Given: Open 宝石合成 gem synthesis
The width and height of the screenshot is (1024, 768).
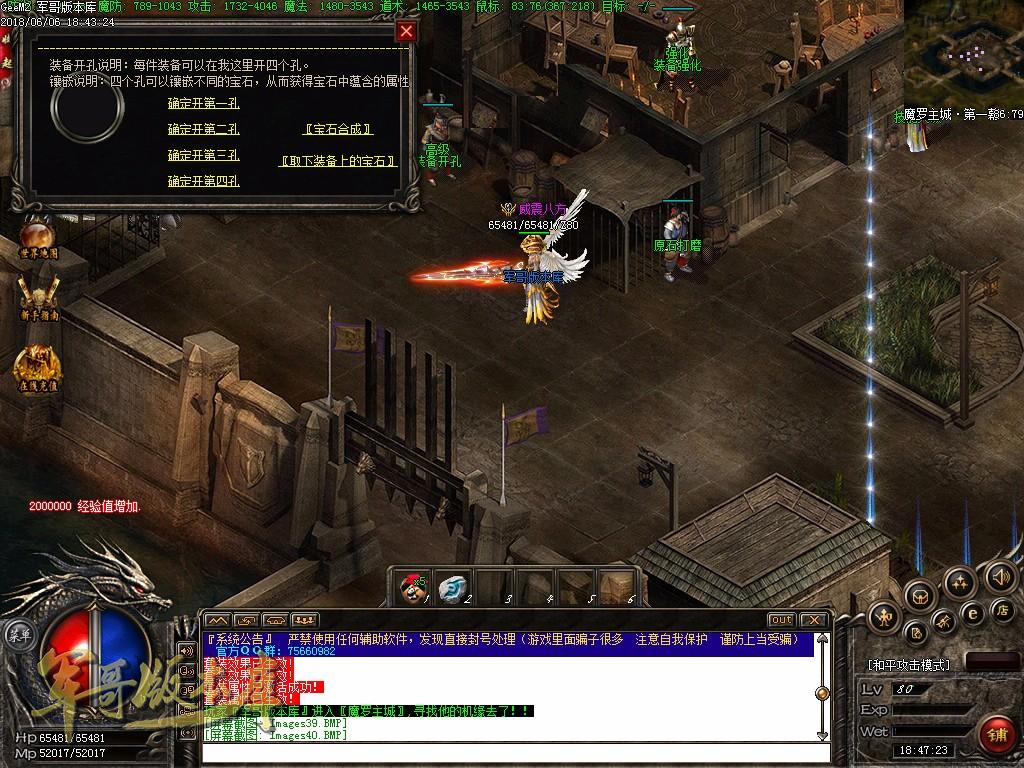Looking at the screenshot, I should (338, 129).
